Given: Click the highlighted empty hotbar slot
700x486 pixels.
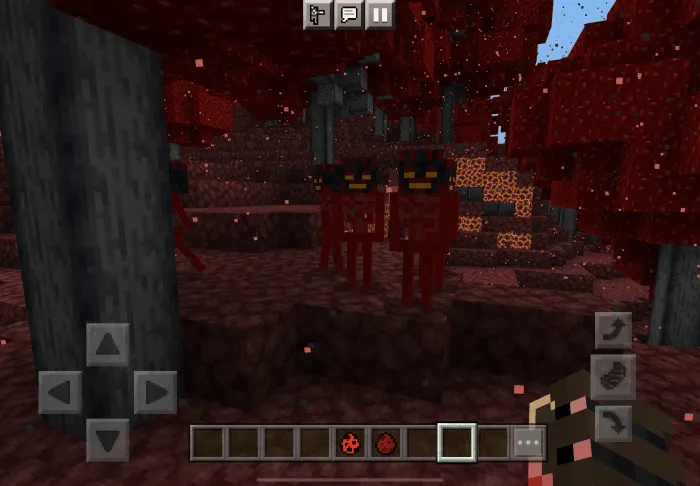Looking at the screenshot, I should 458,442.
